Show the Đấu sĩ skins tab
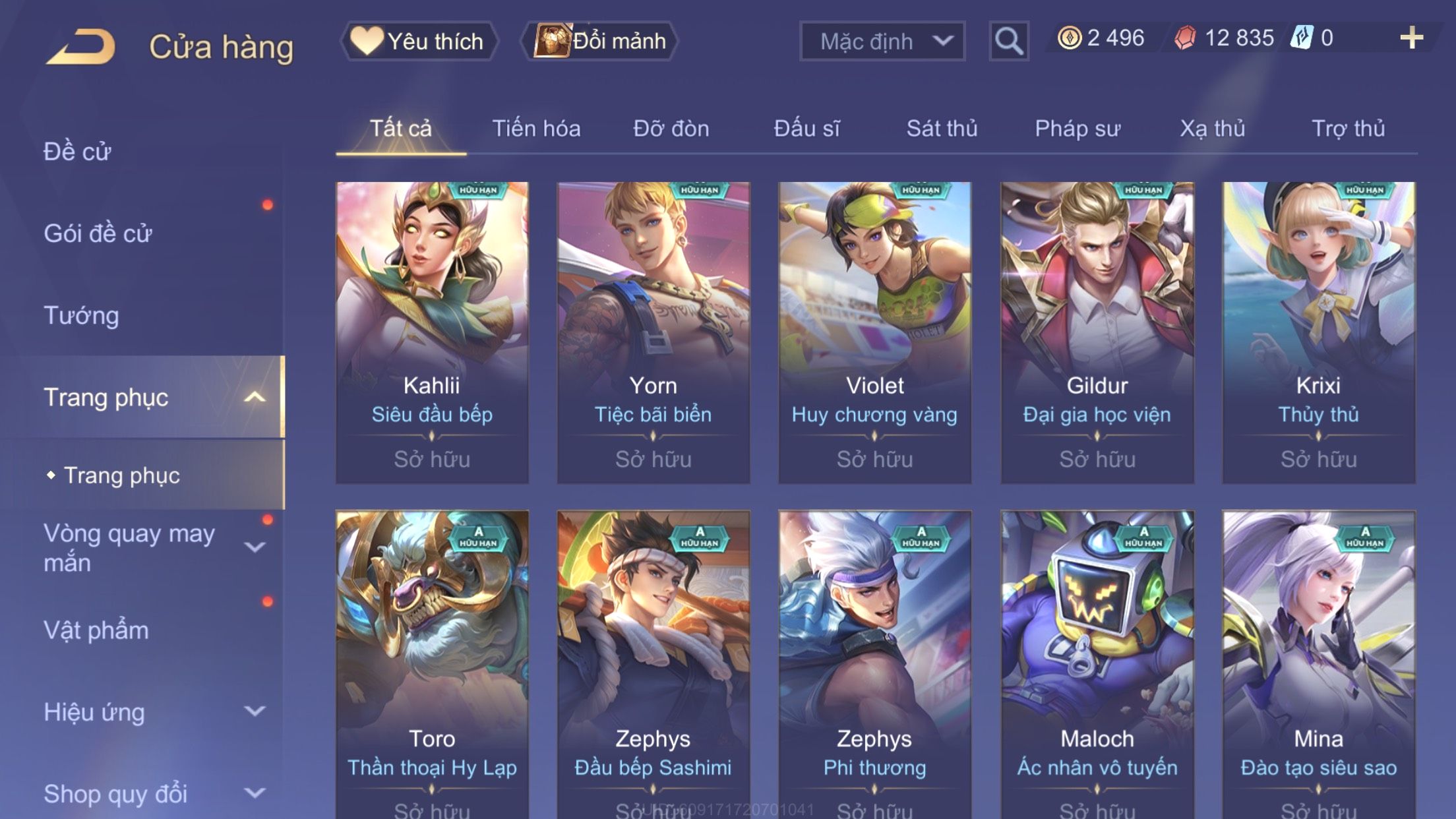 (x=806, y=129)
